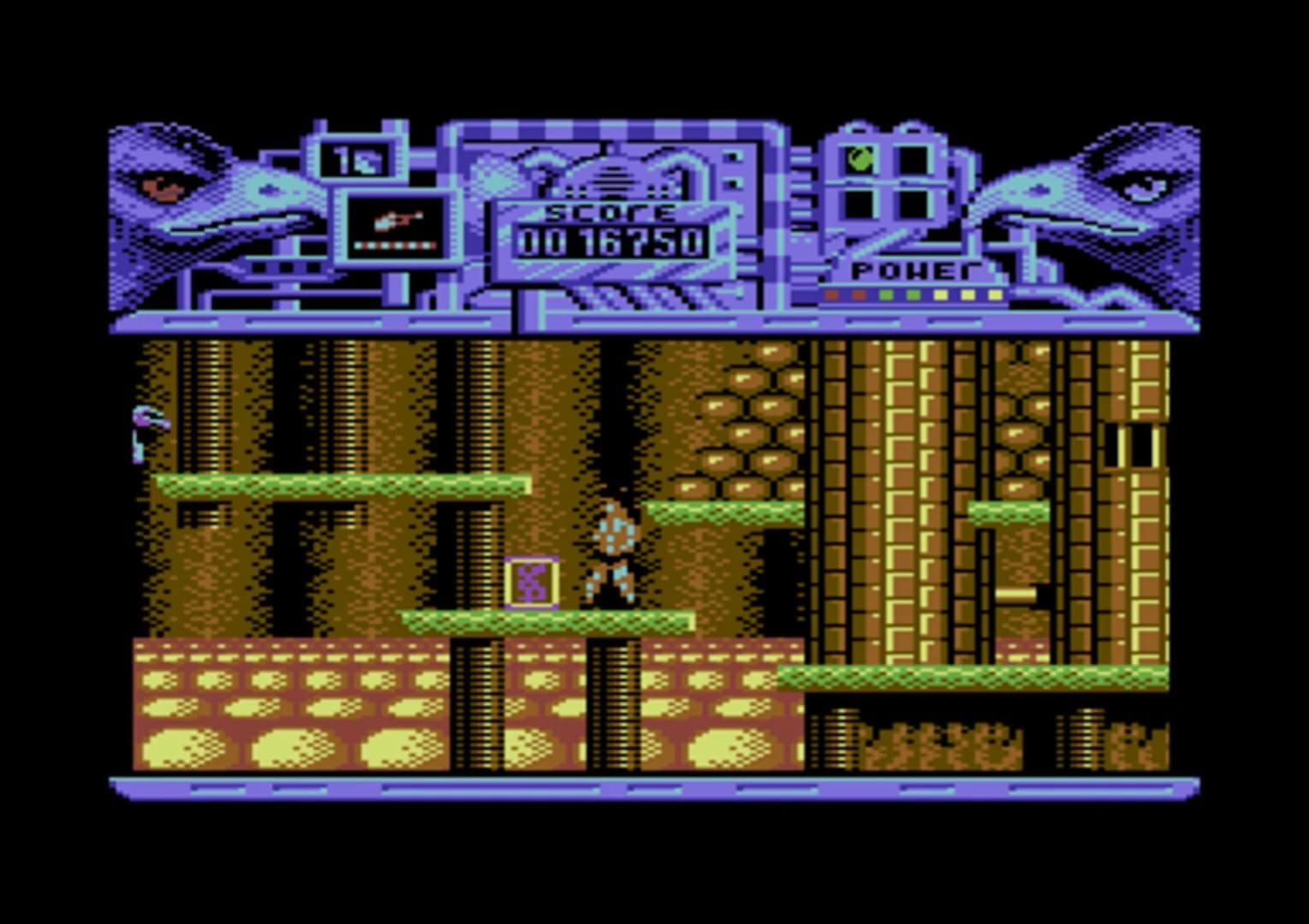Screen dimensions: 1309x924
Task: Click the rightmost yellow segment of the power bar
Action: [x=995, y=293]
